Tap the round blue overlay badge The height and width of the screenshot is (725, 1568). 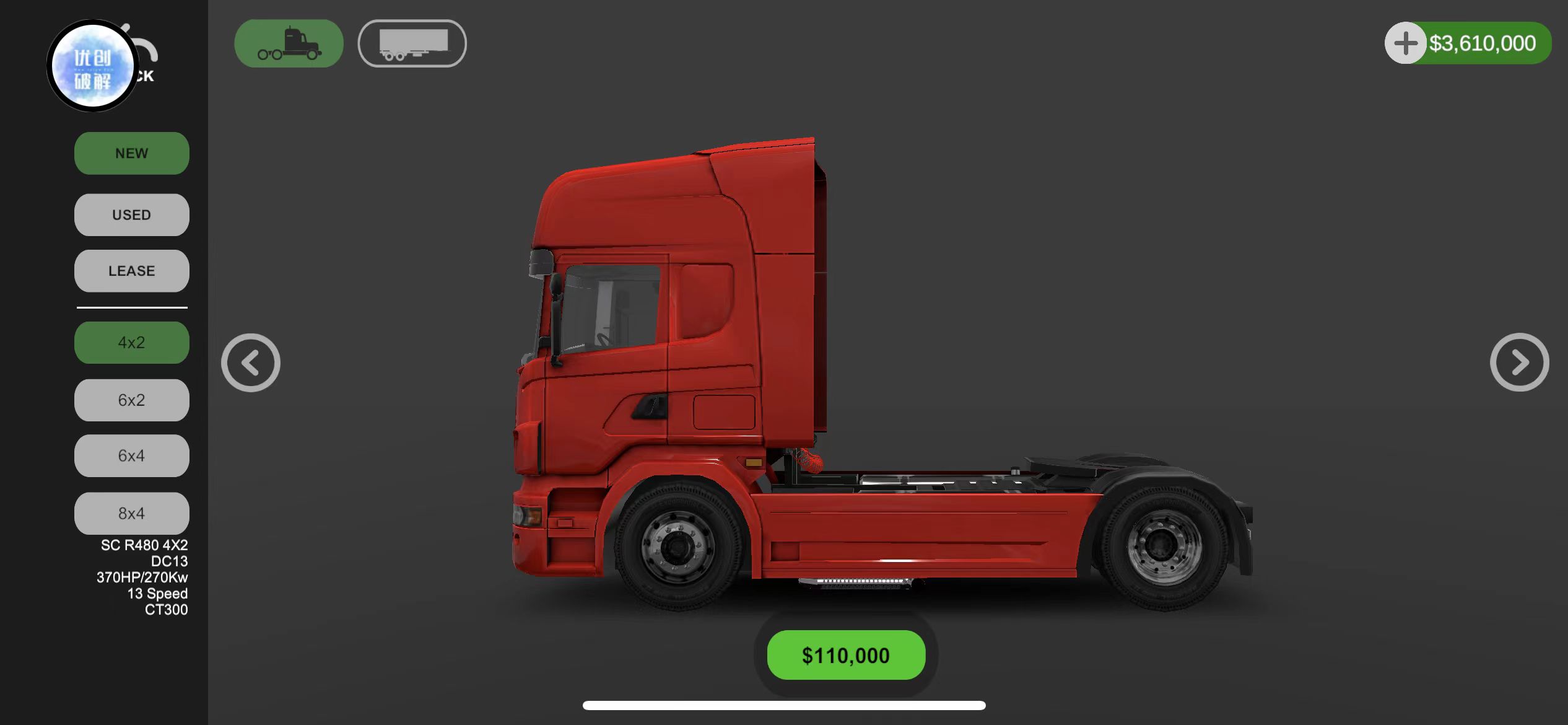click(93, 66)
